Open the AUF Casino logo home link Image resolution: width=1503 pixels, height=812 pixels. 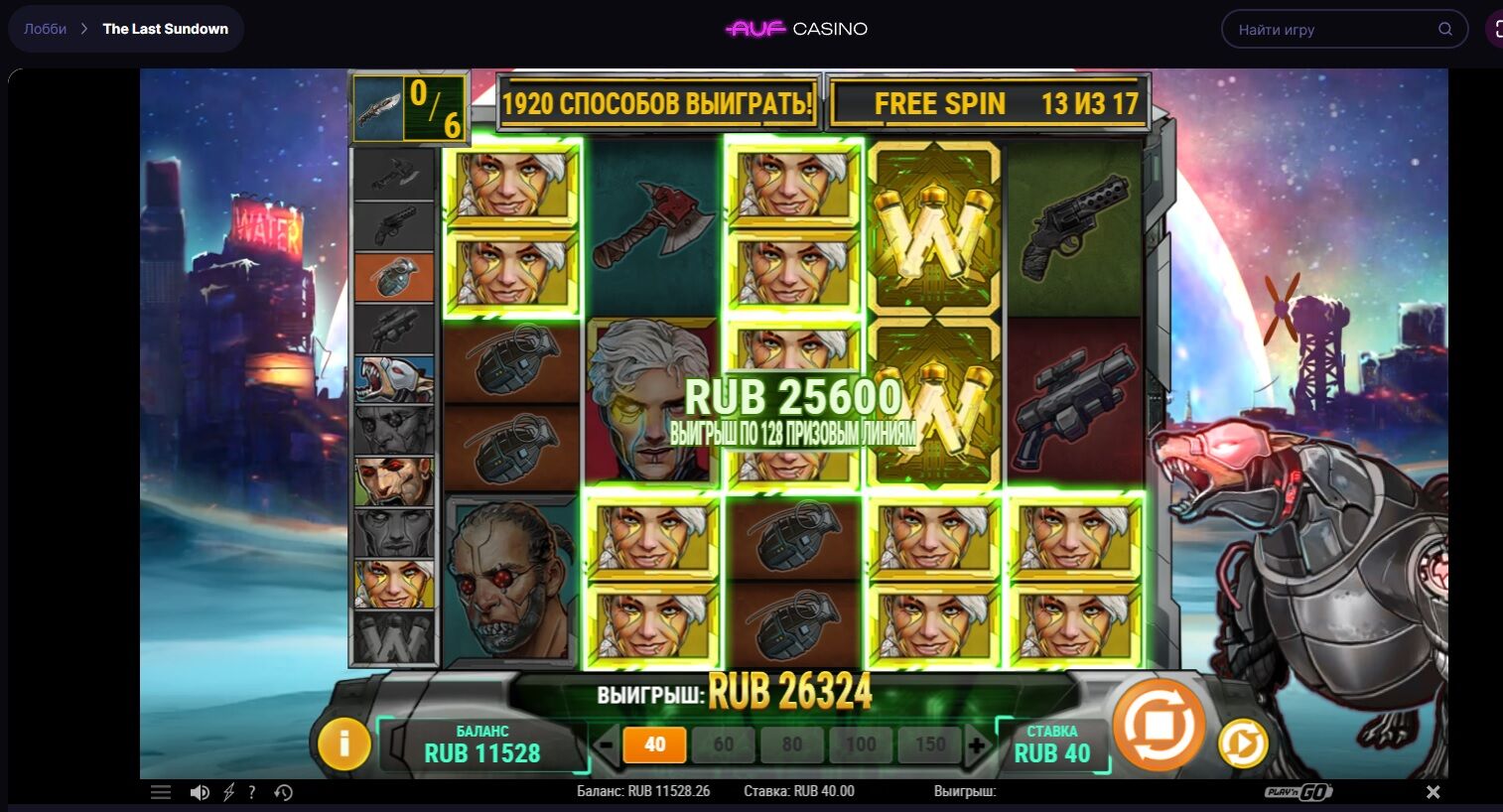(796, 29)
